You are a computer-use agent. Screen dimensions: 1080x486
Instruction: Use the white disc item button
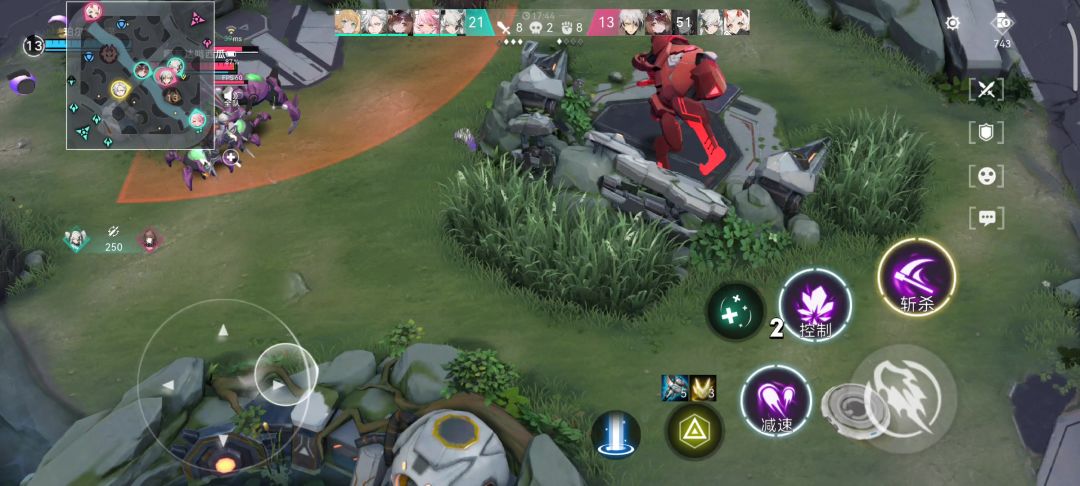click(846, 406)
